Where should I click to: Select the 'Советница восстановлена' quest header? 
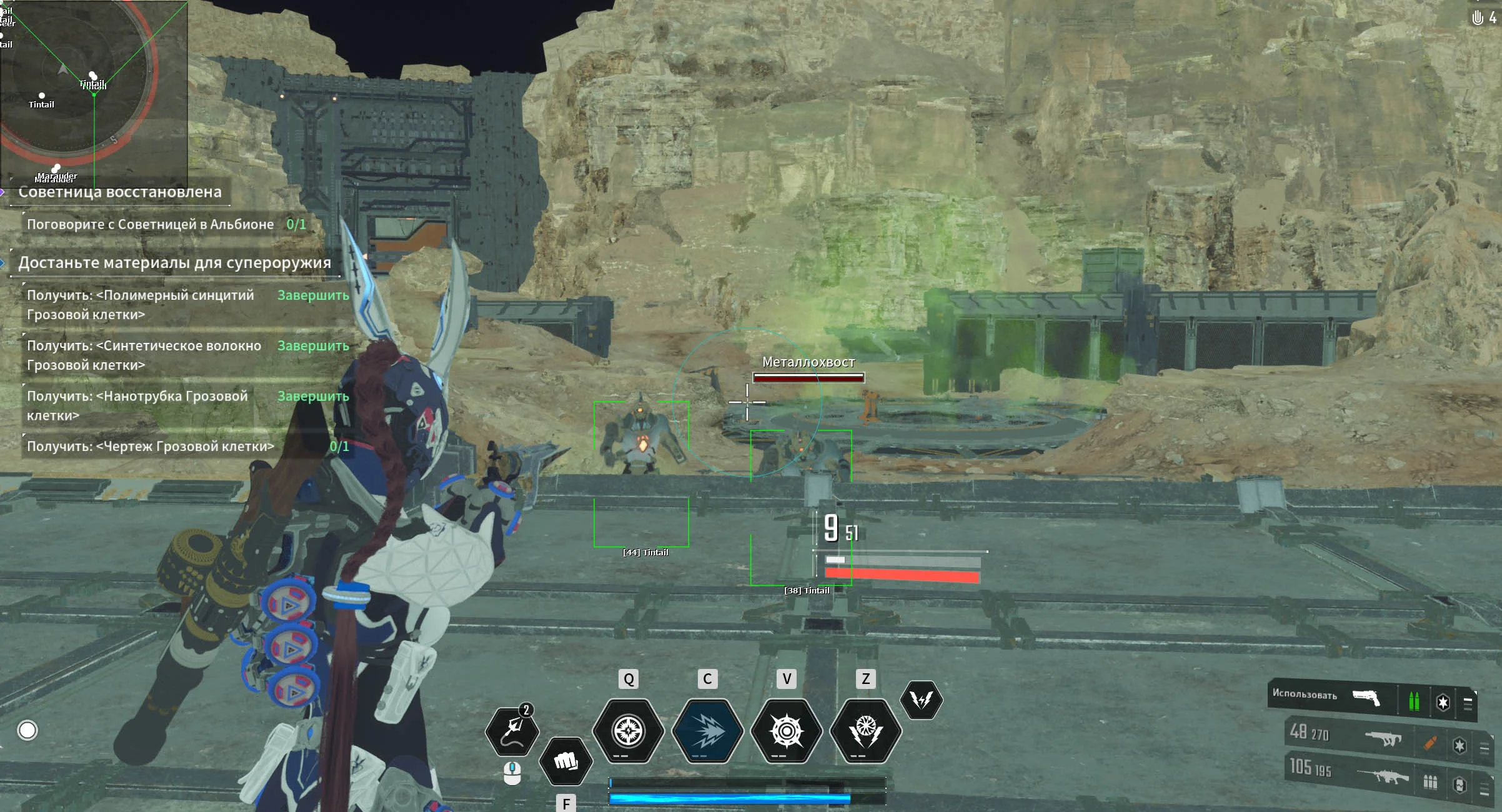[x=119, y=192]
